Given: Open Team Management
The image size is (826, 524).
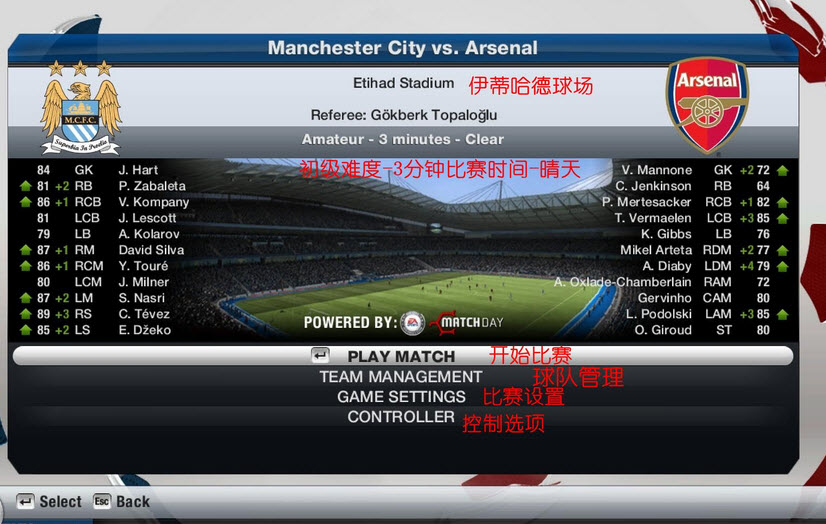Looking at the screenshot, I should (x=400, y=377).
